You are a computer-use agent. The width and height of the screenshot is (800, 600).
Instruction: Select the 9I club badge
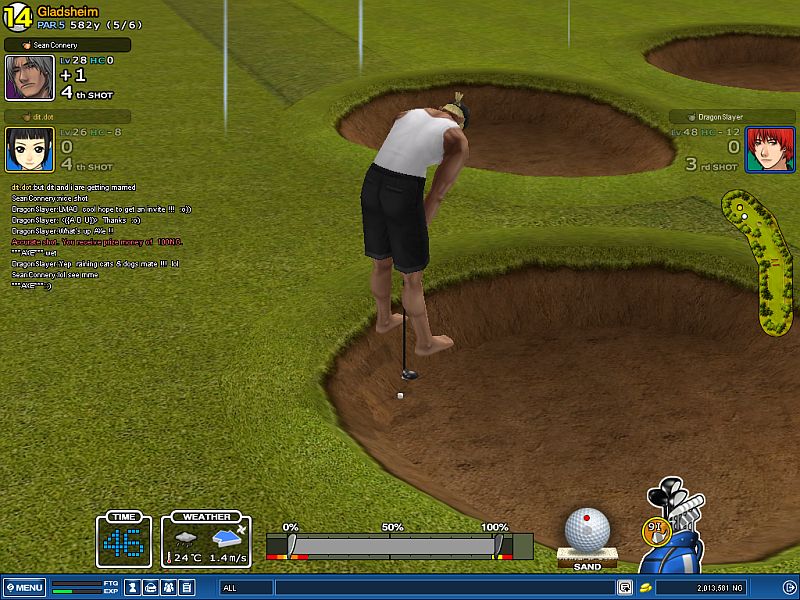coord(653,526)
